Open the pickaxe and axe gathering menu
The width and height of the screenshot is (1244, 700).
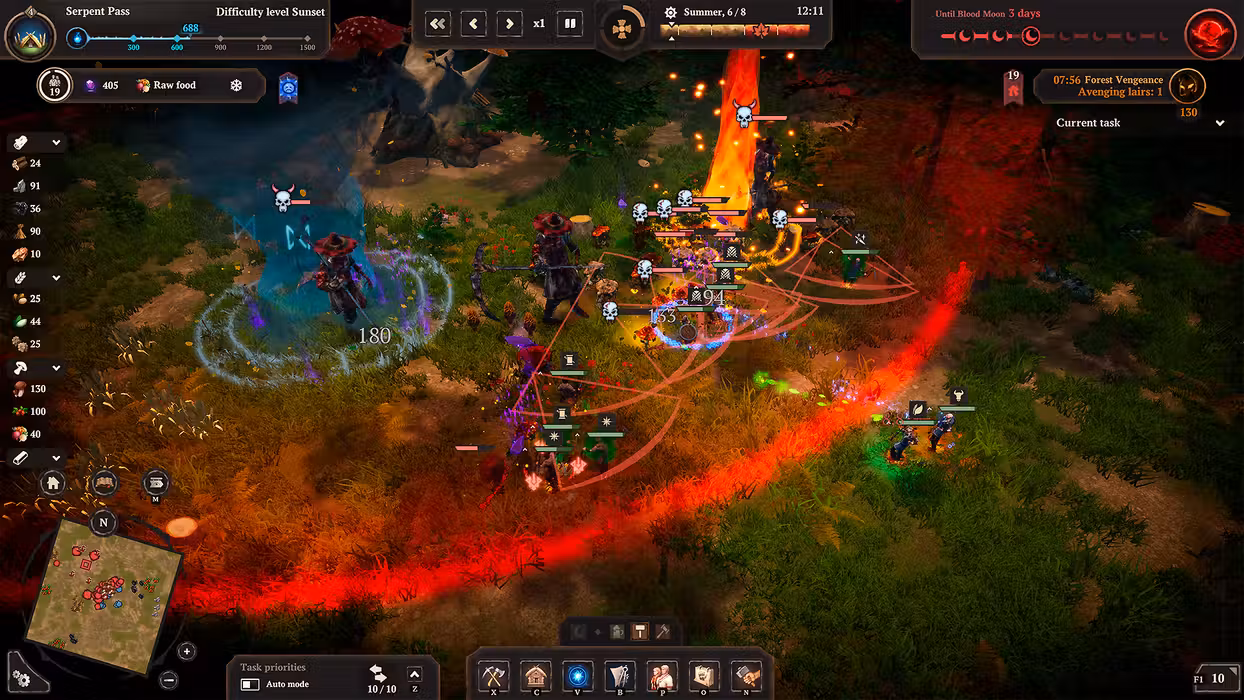coord(494,676)
